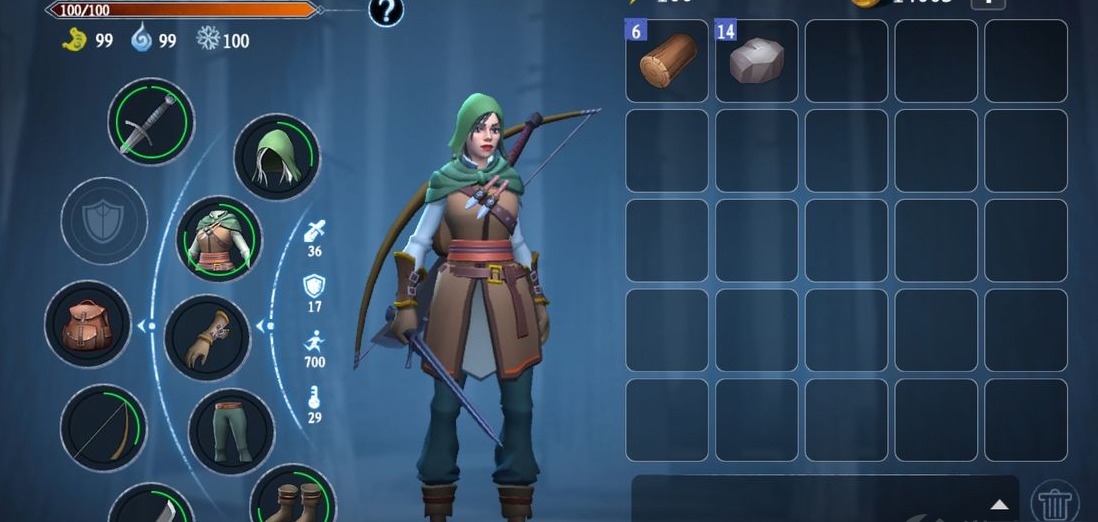The width and height of the screenshot is (1098, 522).
Task: Expand the panel with the up arrow
Action: [x=998, y=504]
